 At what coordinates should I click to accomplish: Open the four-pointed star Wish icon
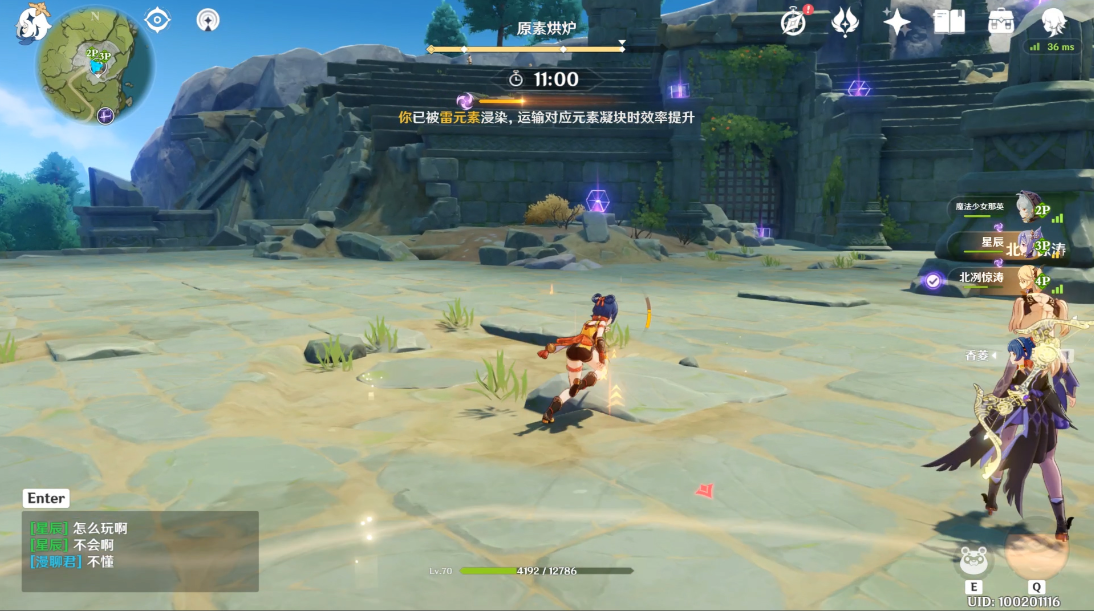(897, 22)
